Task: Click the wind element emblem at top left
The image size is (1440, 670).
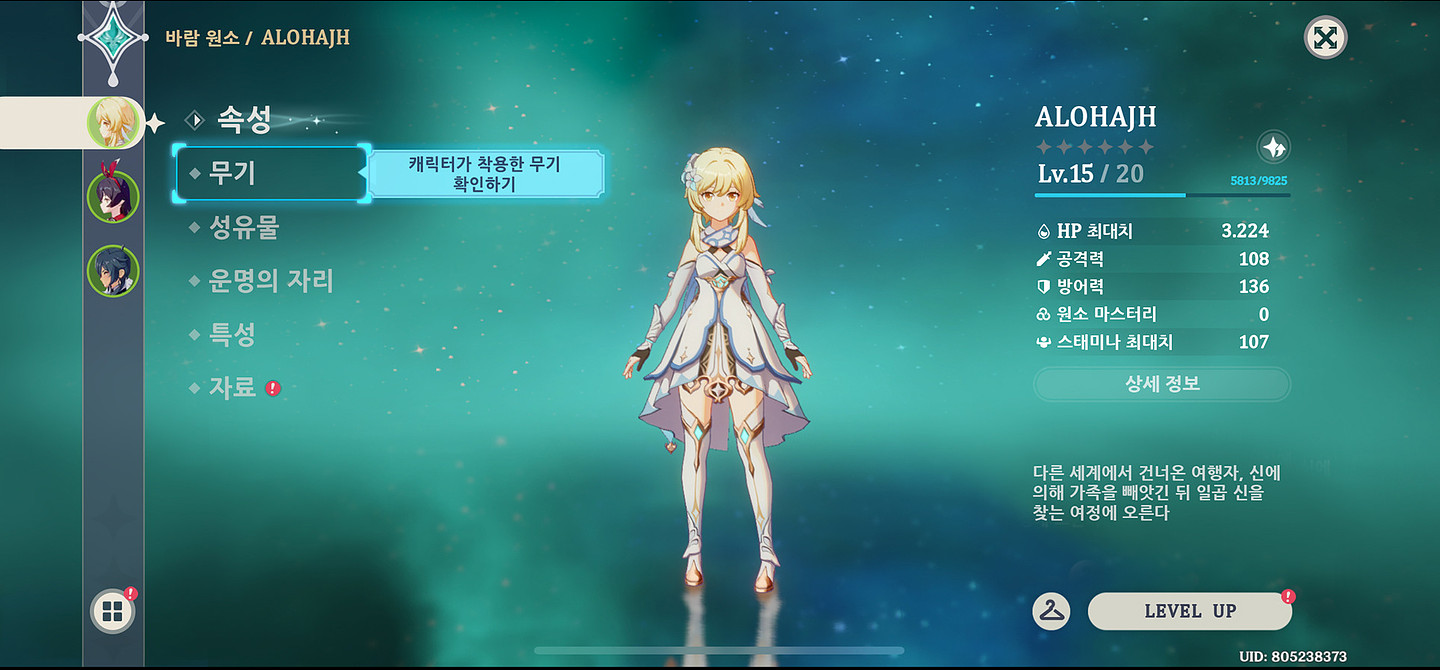Action: pos(113,36)
